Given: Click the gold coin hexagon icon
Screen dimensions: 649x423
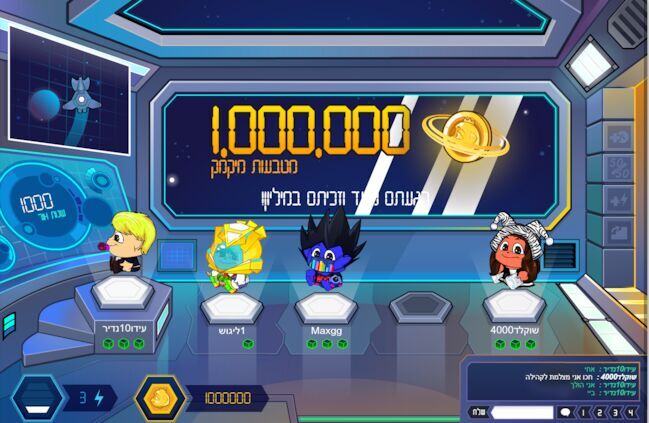Looking at the screenshot, I should tap(158, 397).
